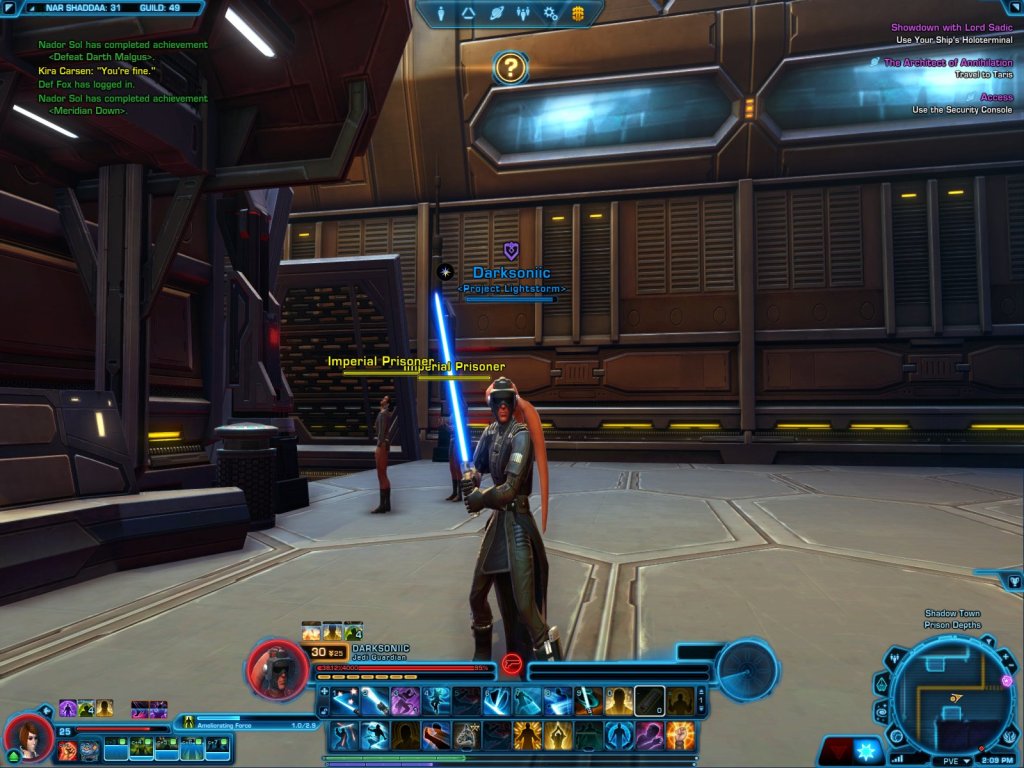Open the group and social menu icon
The width and height of the screenshot is (1024, 768).
tap(522, 13)
